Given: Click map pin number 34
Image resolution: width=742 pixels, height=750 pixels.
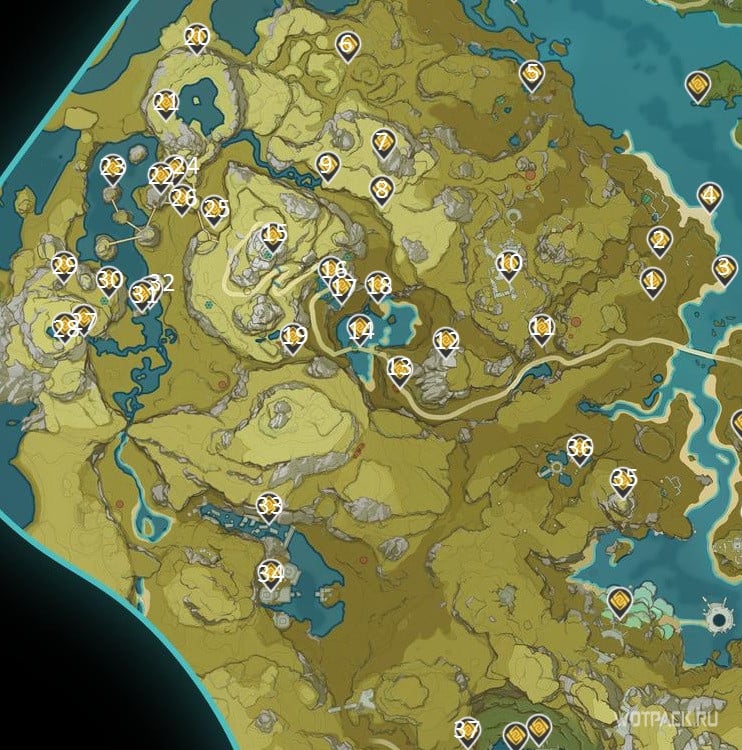Looking at the screenshot, I should [x=270, y=574].
